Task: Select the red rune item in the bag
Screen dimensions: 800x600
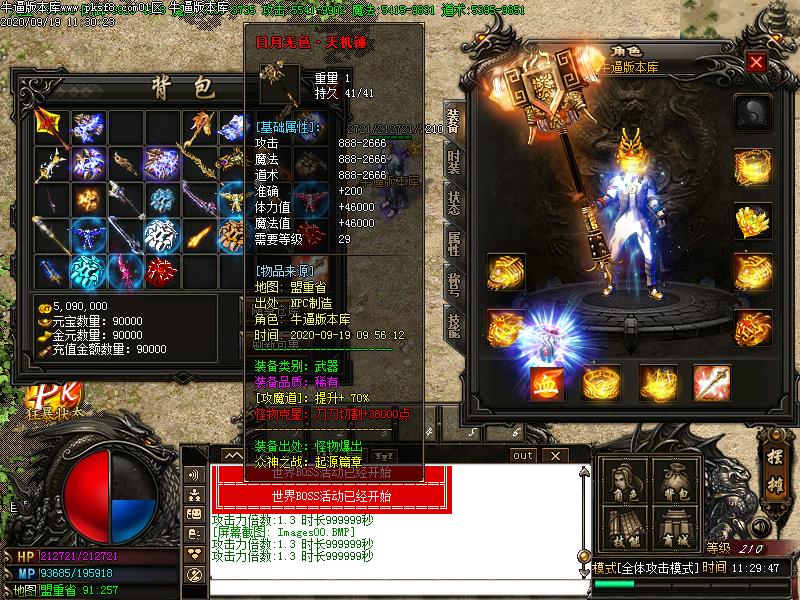Action: tap(158, 269)
